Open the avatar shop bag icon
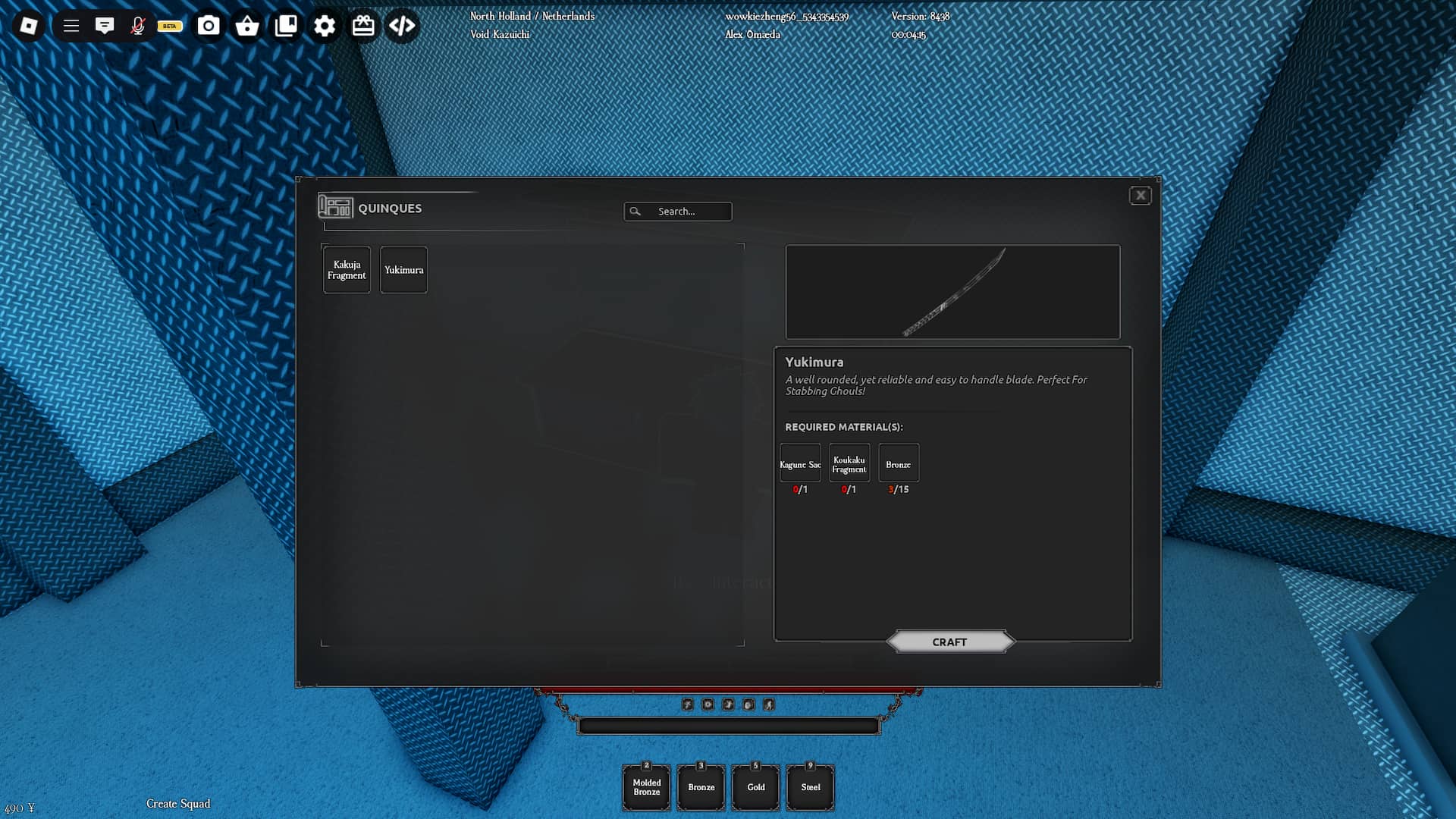 [248, 25]
